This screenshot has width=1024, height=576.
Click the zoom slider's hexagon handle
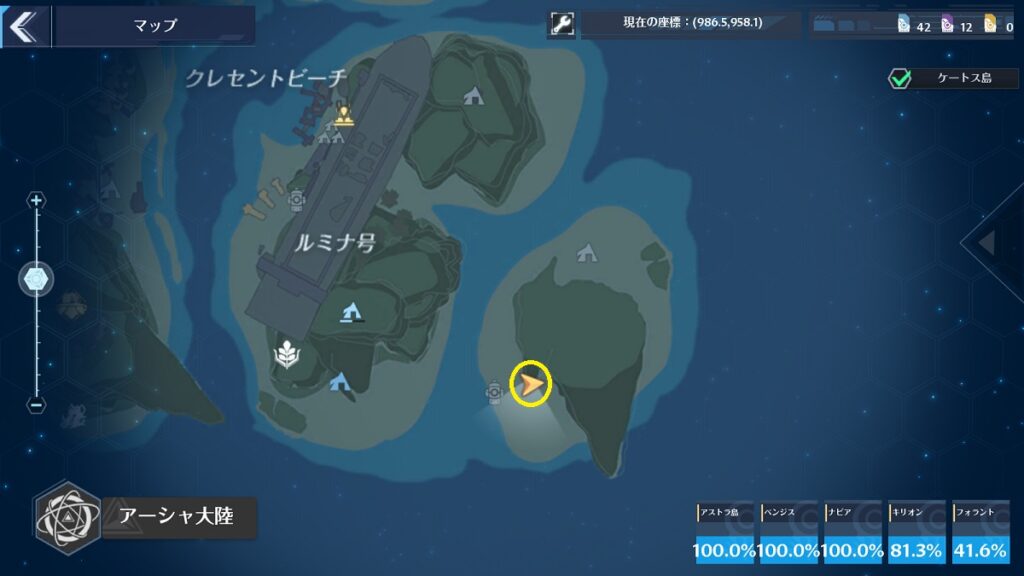point(37,280)
